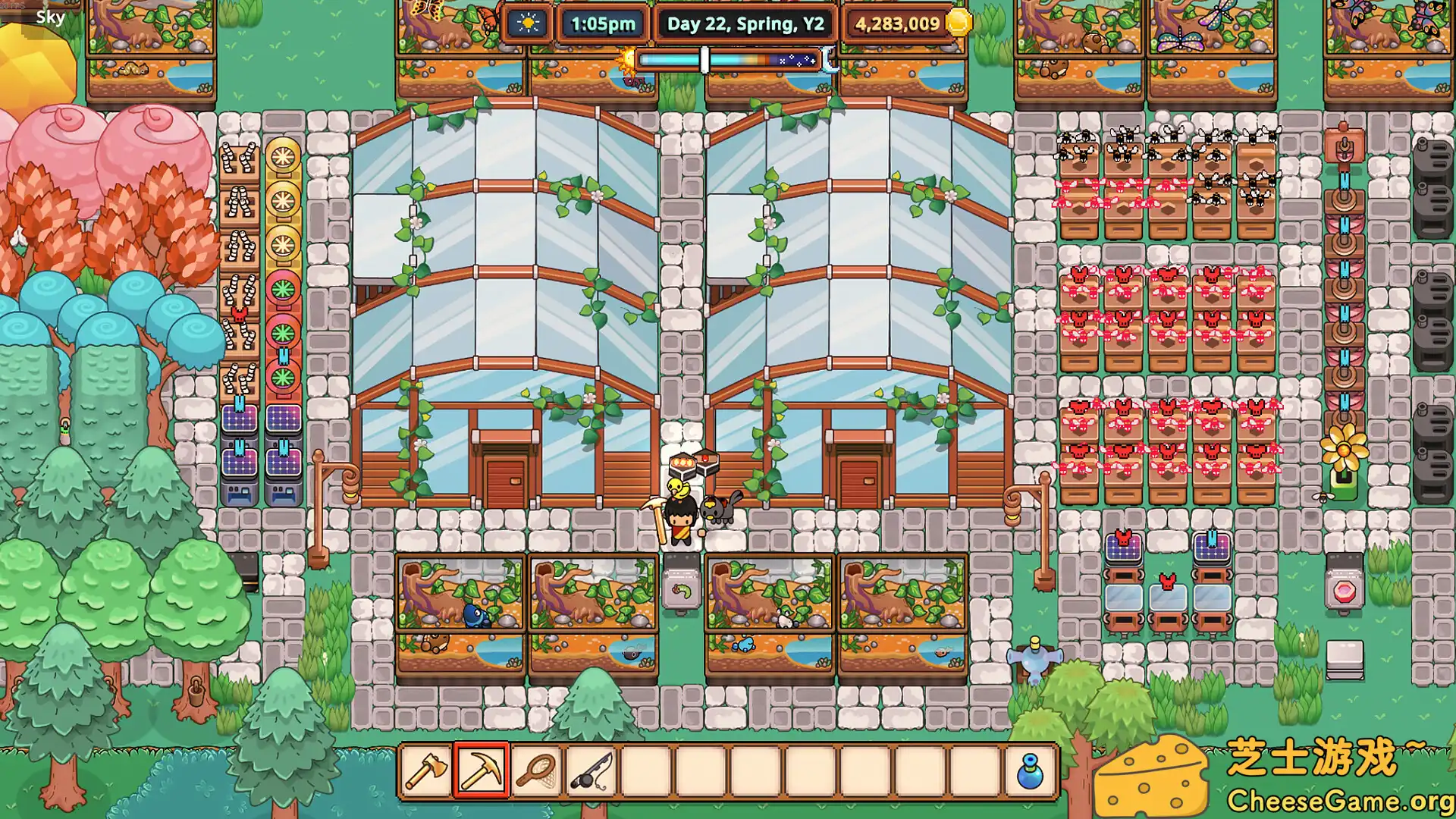Select the axe in the hotbar
This screenshot has height=819, width=1456.
tap(426, 771)
